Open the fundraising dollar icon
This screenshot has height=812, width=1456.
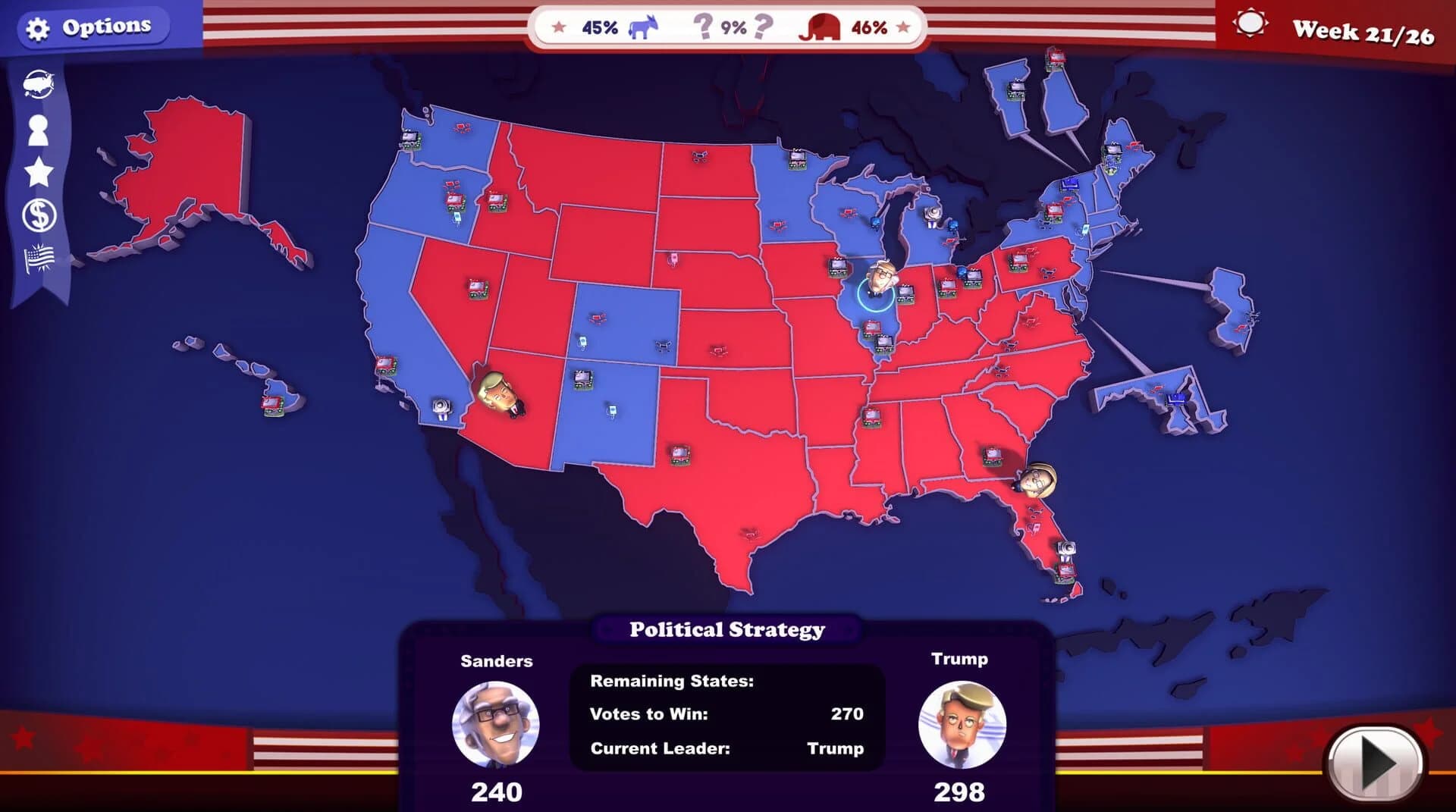[39, 215]
